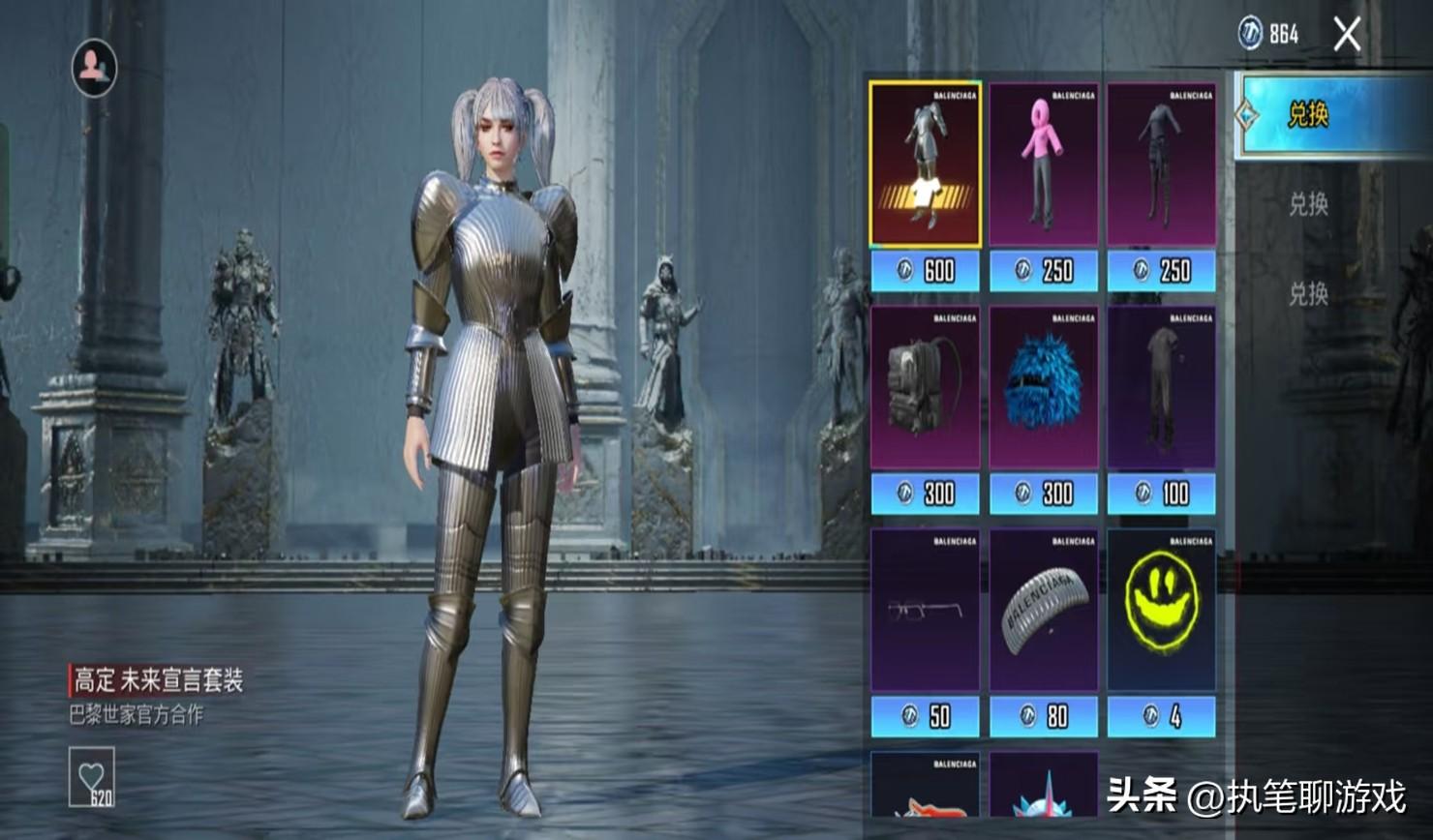Choose the blue furry headgear
This screenshot has height=840, width=1433.
pyautogui.click(x=1043, y=387)
